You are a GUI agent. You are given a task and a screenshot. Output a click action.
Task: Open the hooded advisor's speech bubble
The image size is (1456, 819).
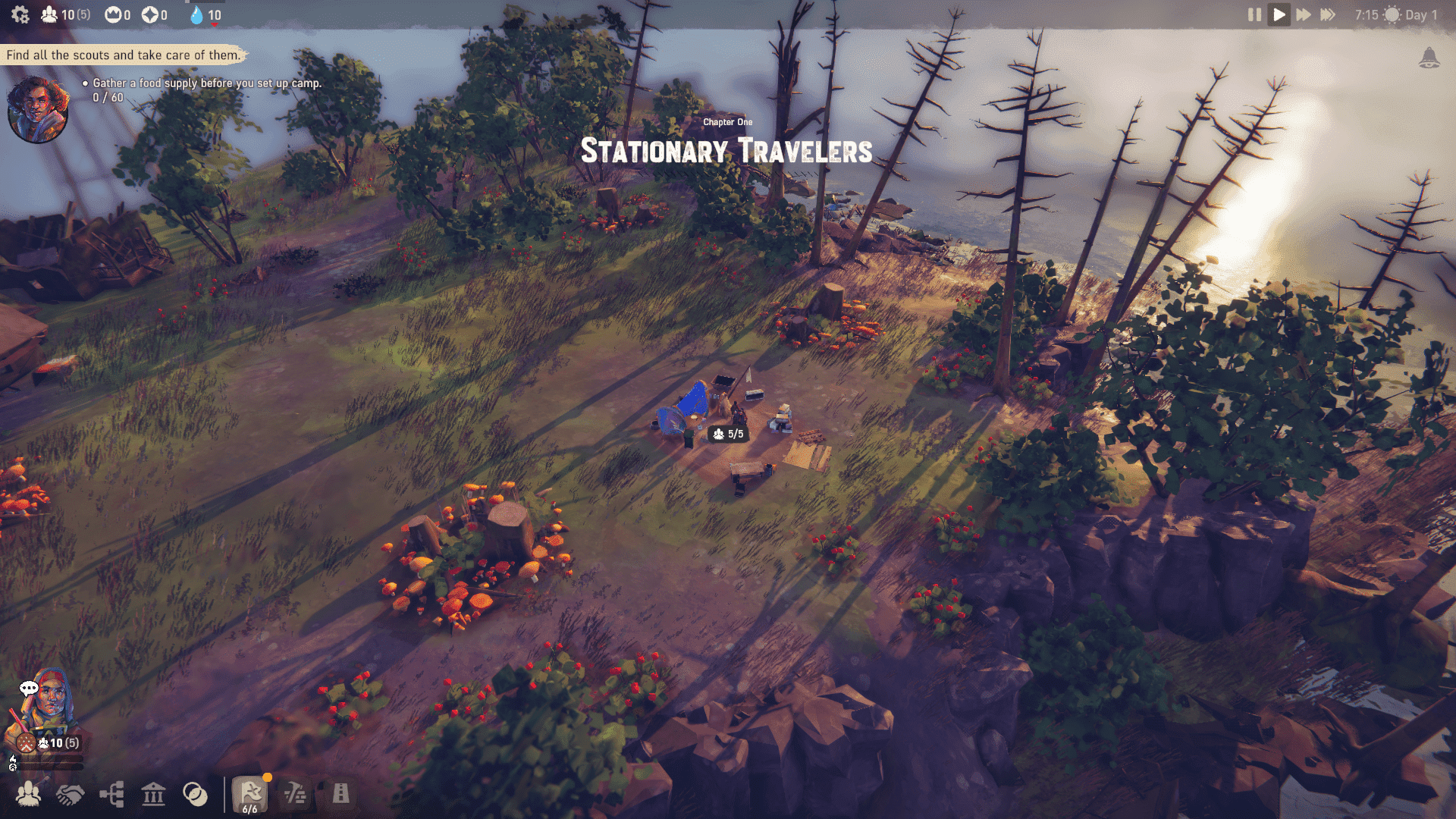click(29, 688)
